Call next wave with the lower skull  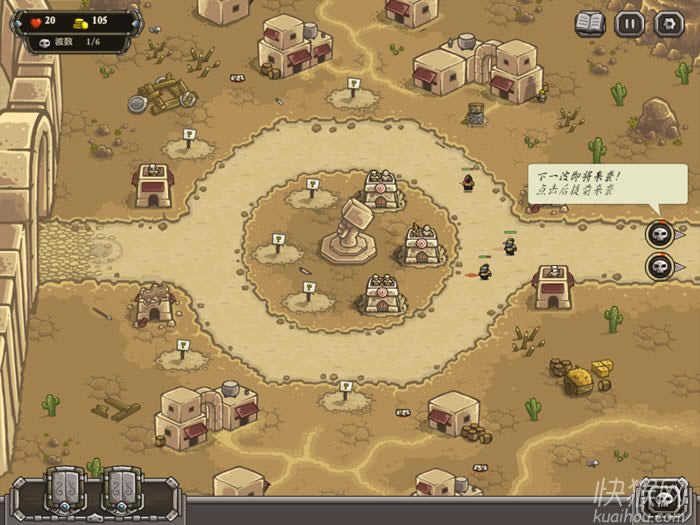tap(659, 267)
